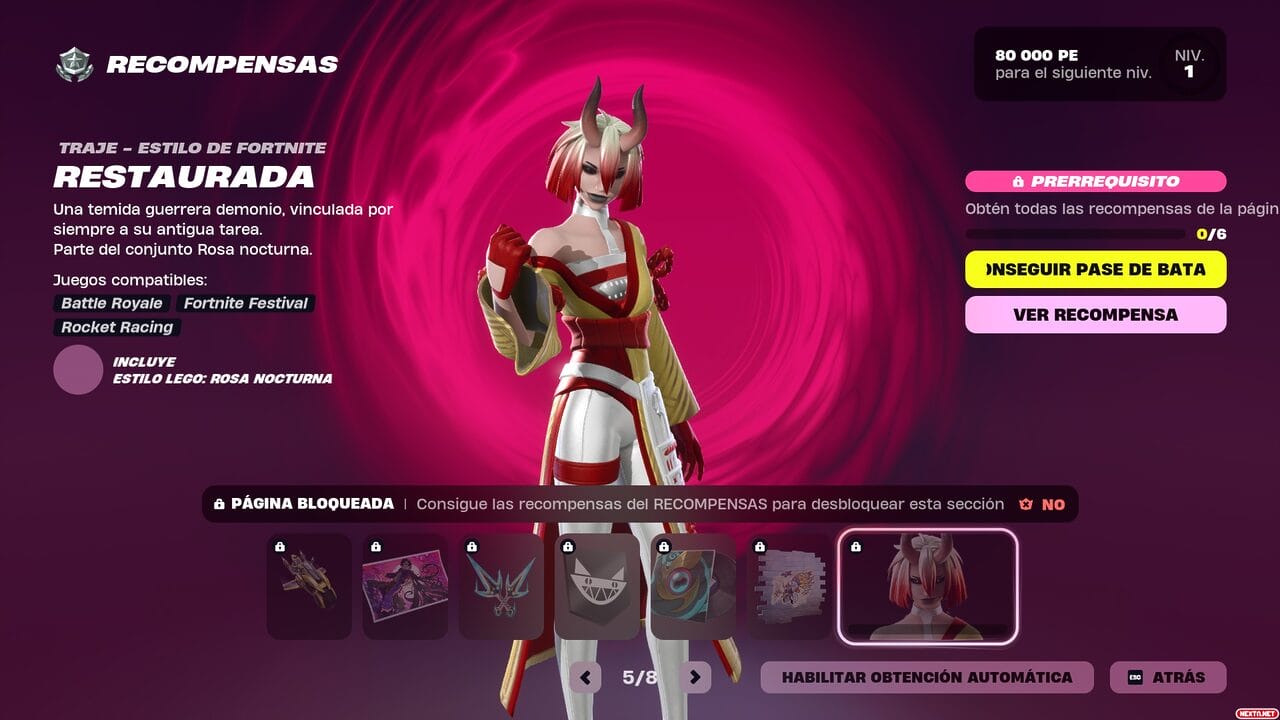Enable Habilitar Obtención Automática
This screenshot has width=1280, height=720.
[x=926, y=677]
